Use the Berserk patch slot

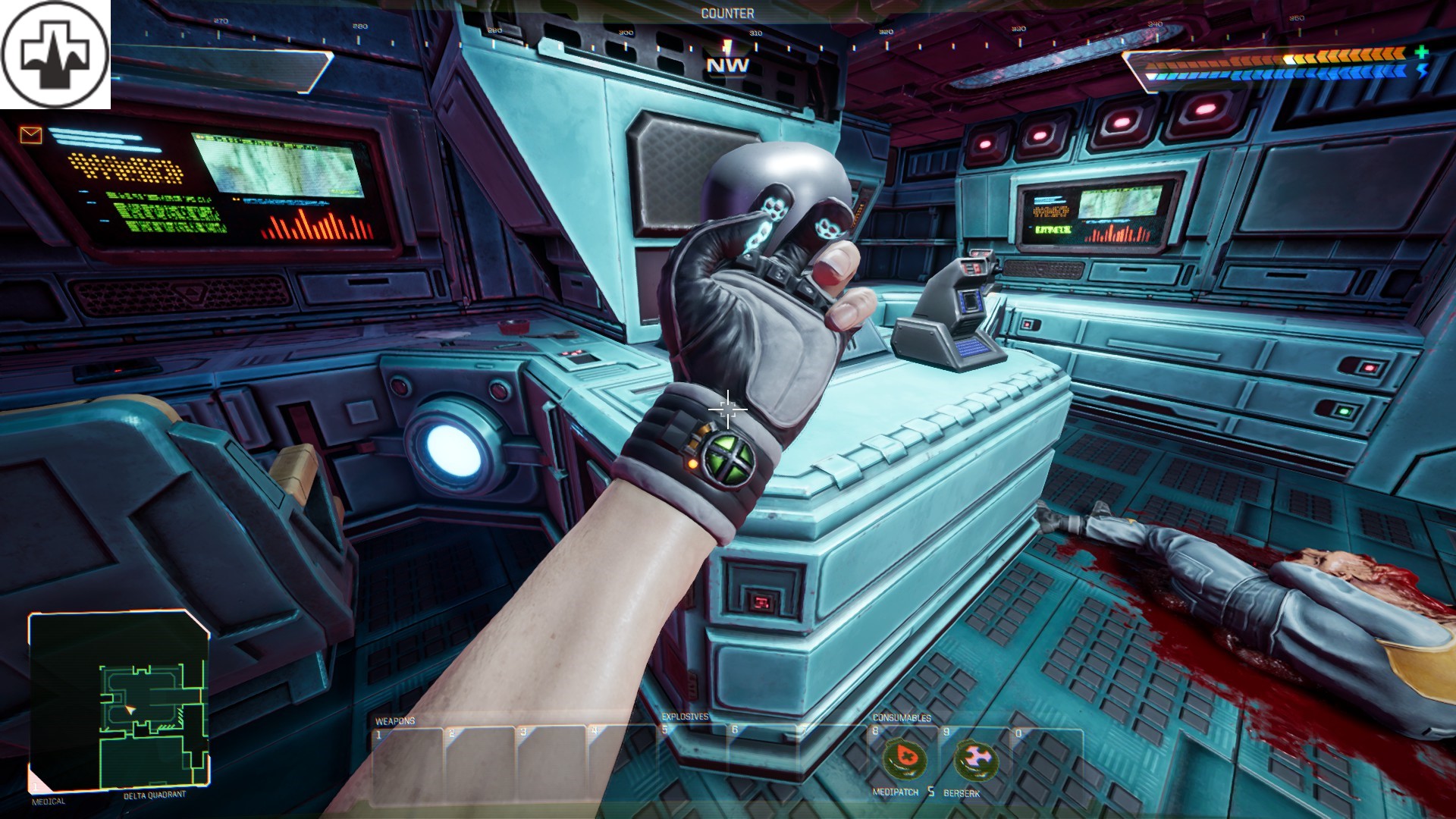point(974,759)
